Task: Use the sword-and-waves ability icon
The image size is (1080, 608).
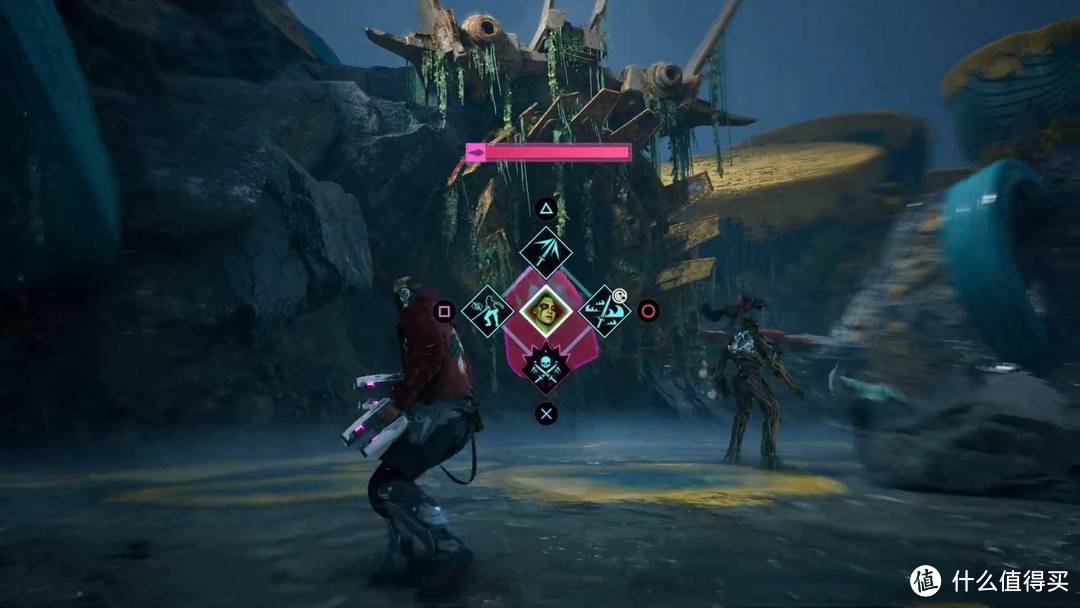Action: pyautogui.click(x=603, y=309)
